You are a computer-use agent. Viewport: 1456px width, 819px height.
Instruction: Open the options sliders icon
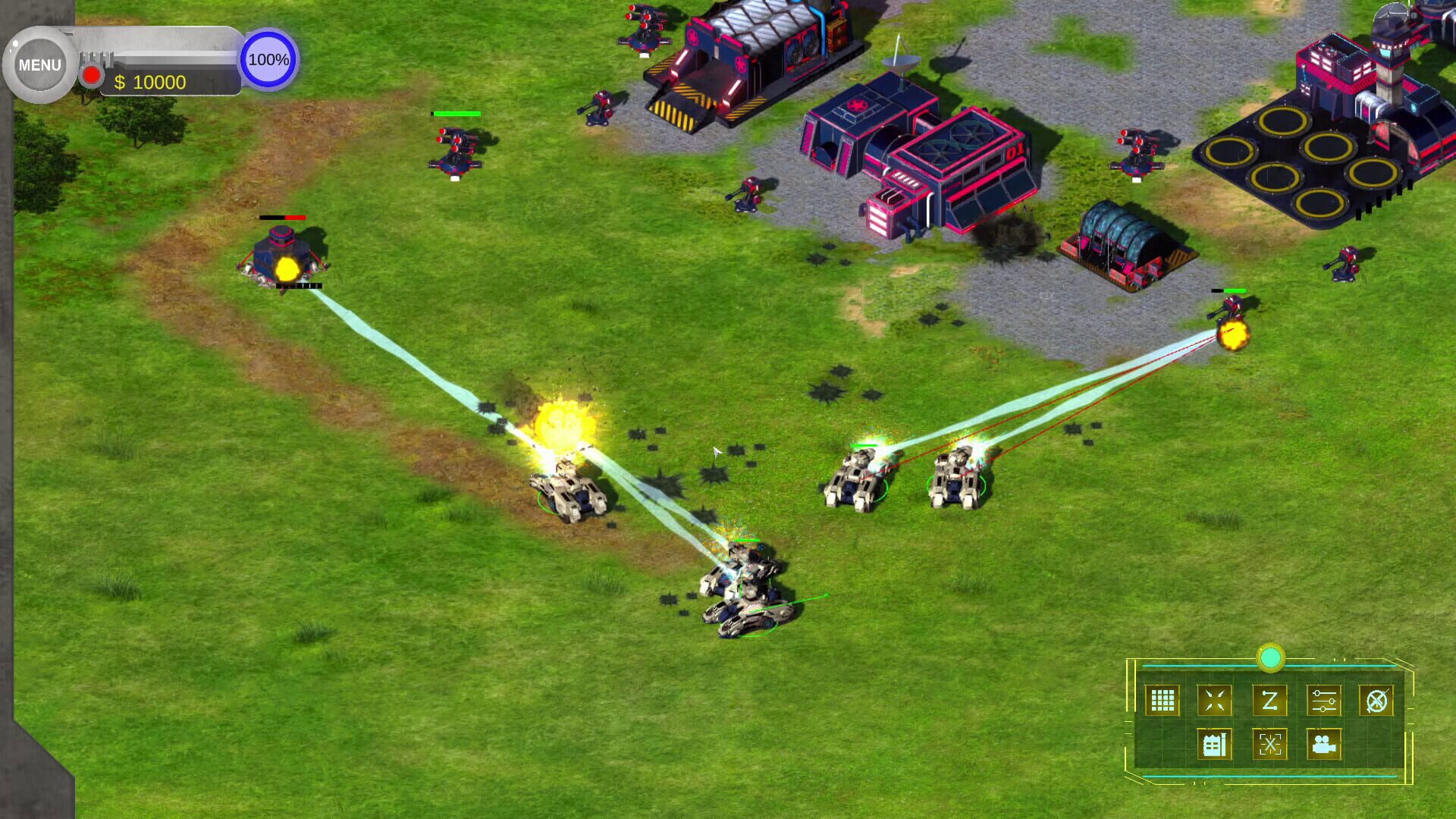1324,701
